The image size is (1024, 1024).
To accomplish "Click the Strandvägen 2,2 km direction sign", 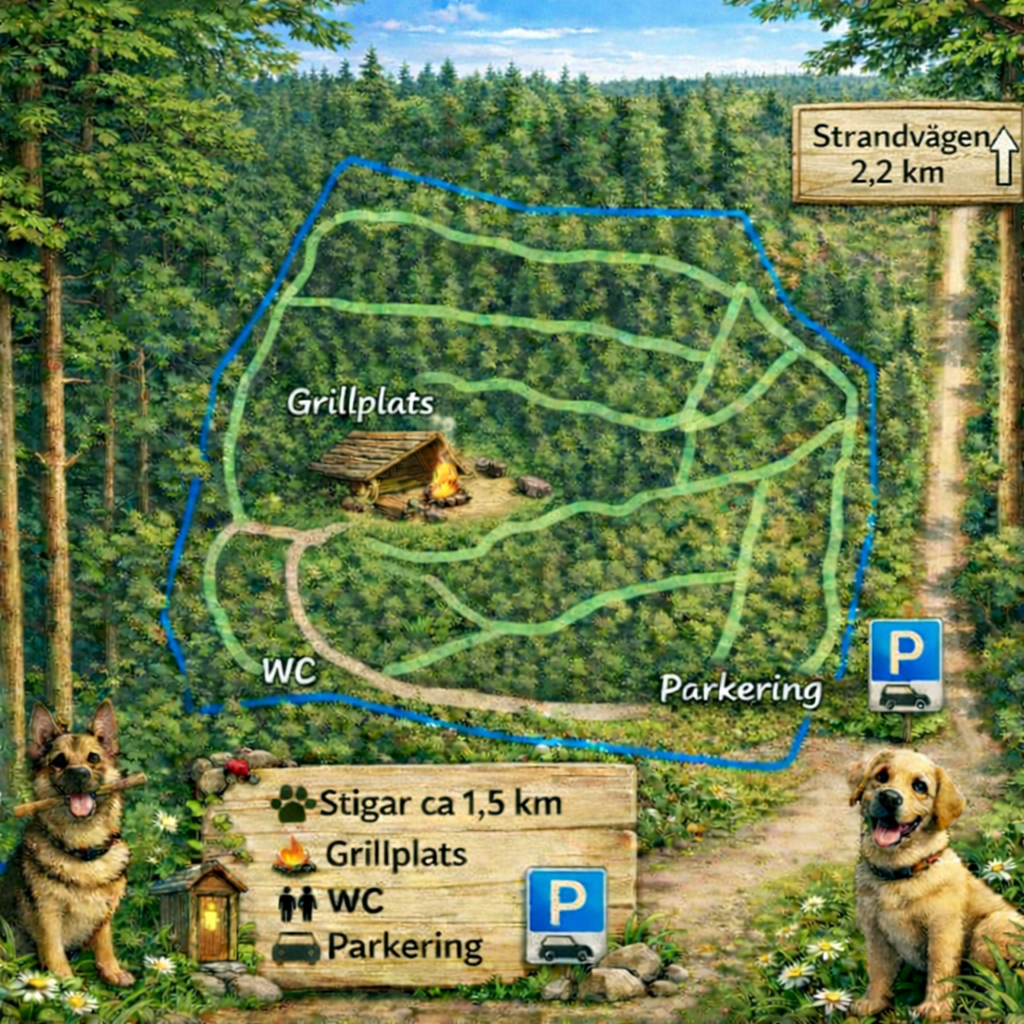I will click(x=906, y=152).
